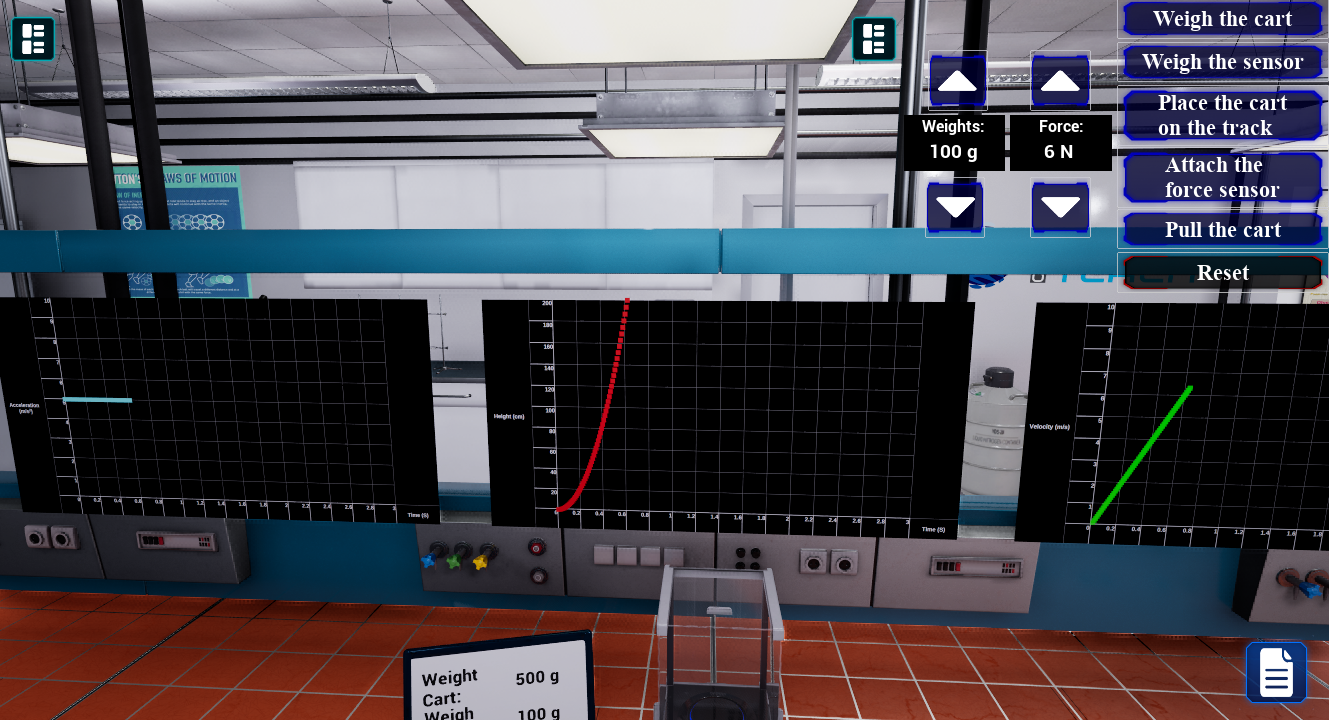
Task: Click the up arrow above Force
Action: pyautogui.click(x=1060, y=81)
